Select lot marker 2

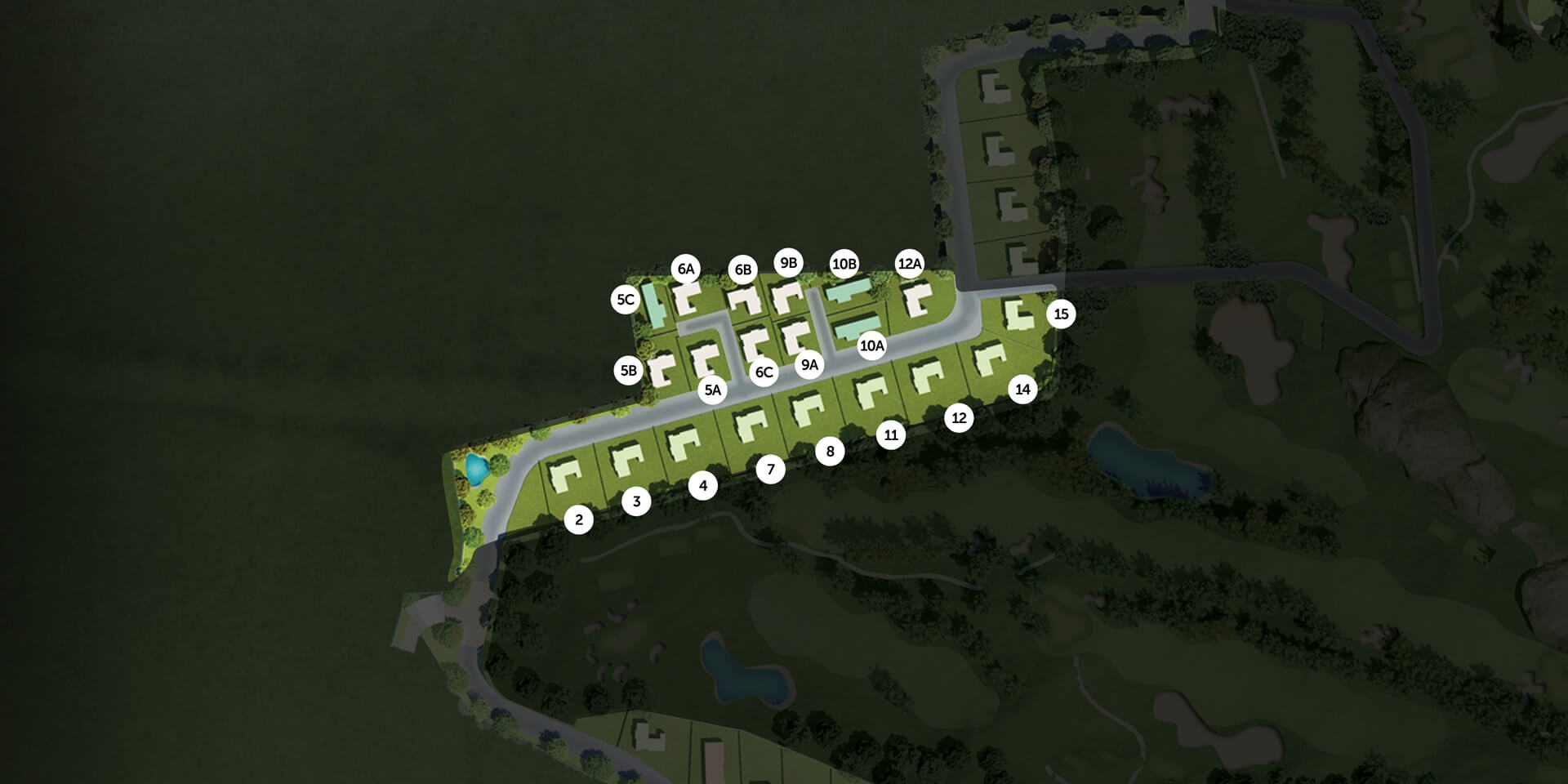pyautogui.click(x=579, y=519)
